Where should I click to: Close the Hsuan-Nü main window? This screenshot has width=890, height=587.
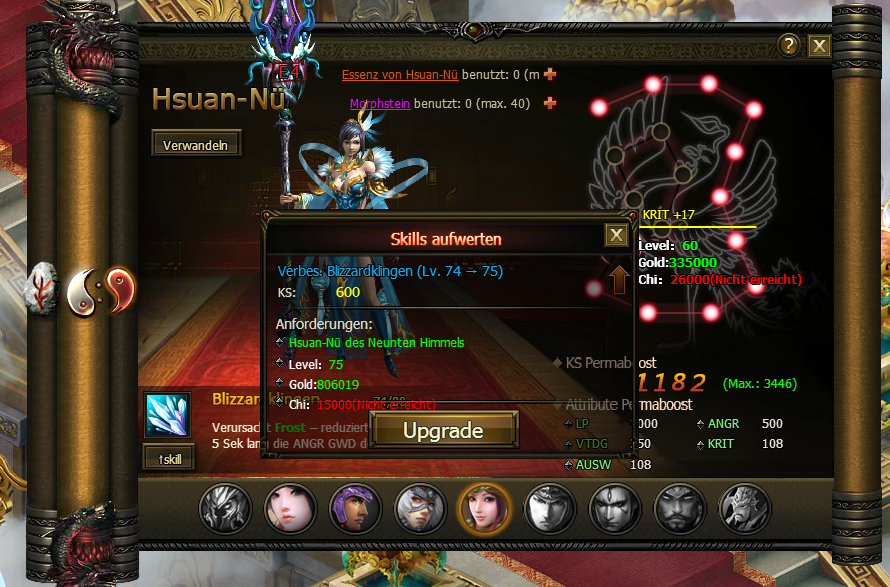(x=819, y=46)
